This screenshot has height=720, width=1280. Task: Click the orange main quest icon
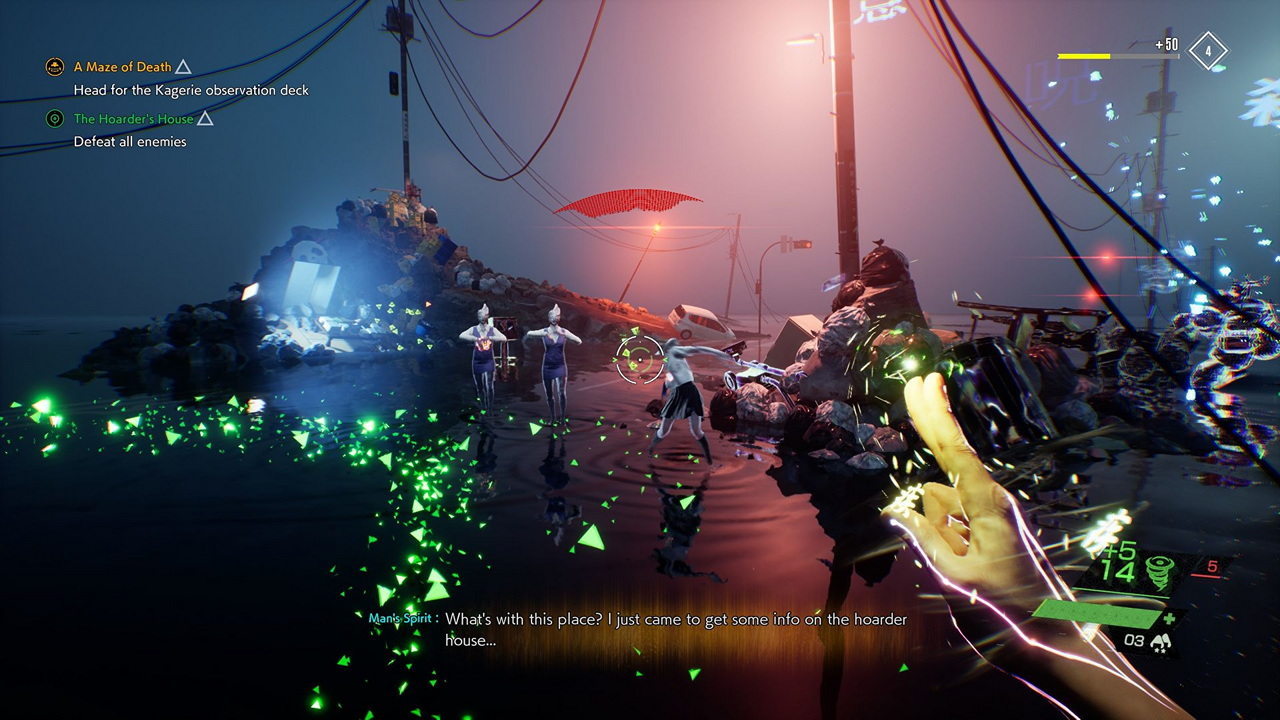(x=55, y=67)
